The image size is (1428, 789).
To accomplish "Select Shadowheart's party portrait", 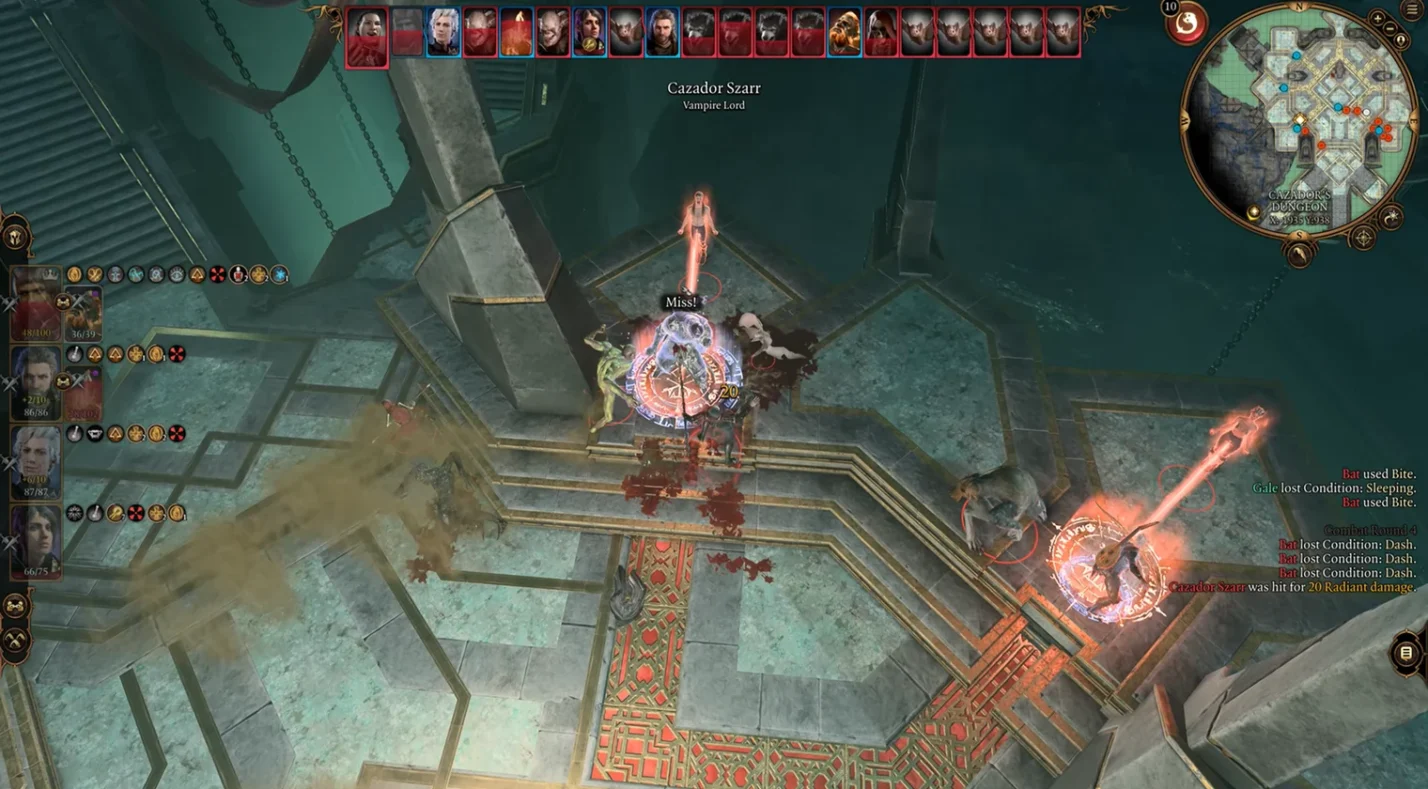I will pyautogui.click(x=36, y=540).
